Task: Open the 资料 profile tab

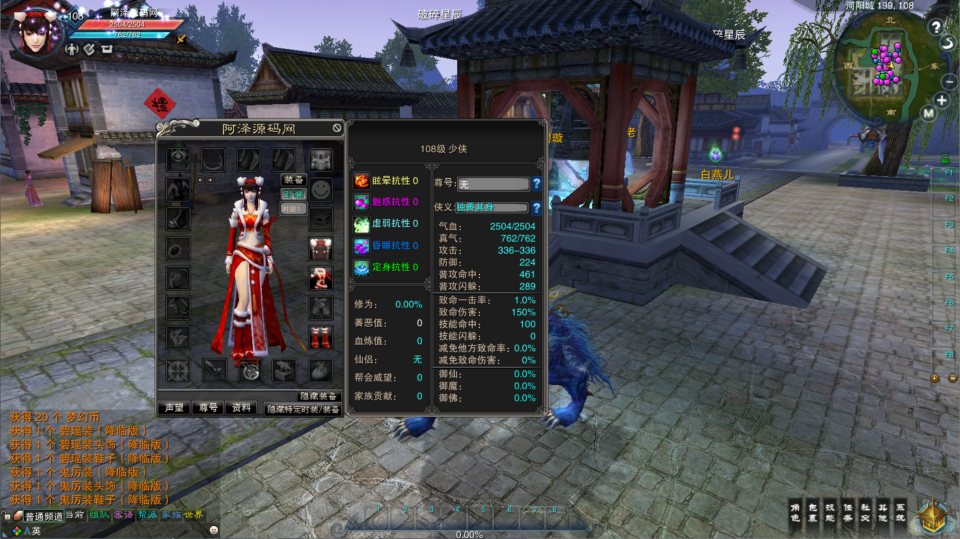Action: [x=240, y=408]
